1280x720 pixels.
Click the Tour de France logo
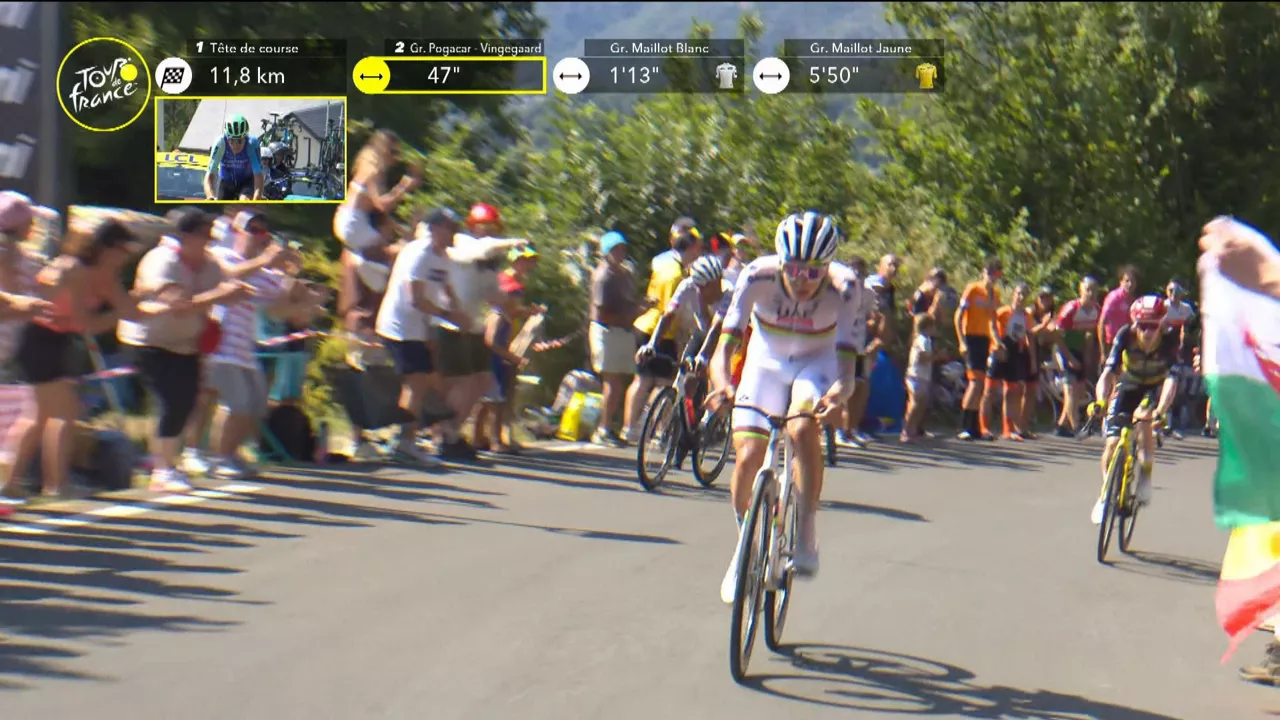pos(103,85)
